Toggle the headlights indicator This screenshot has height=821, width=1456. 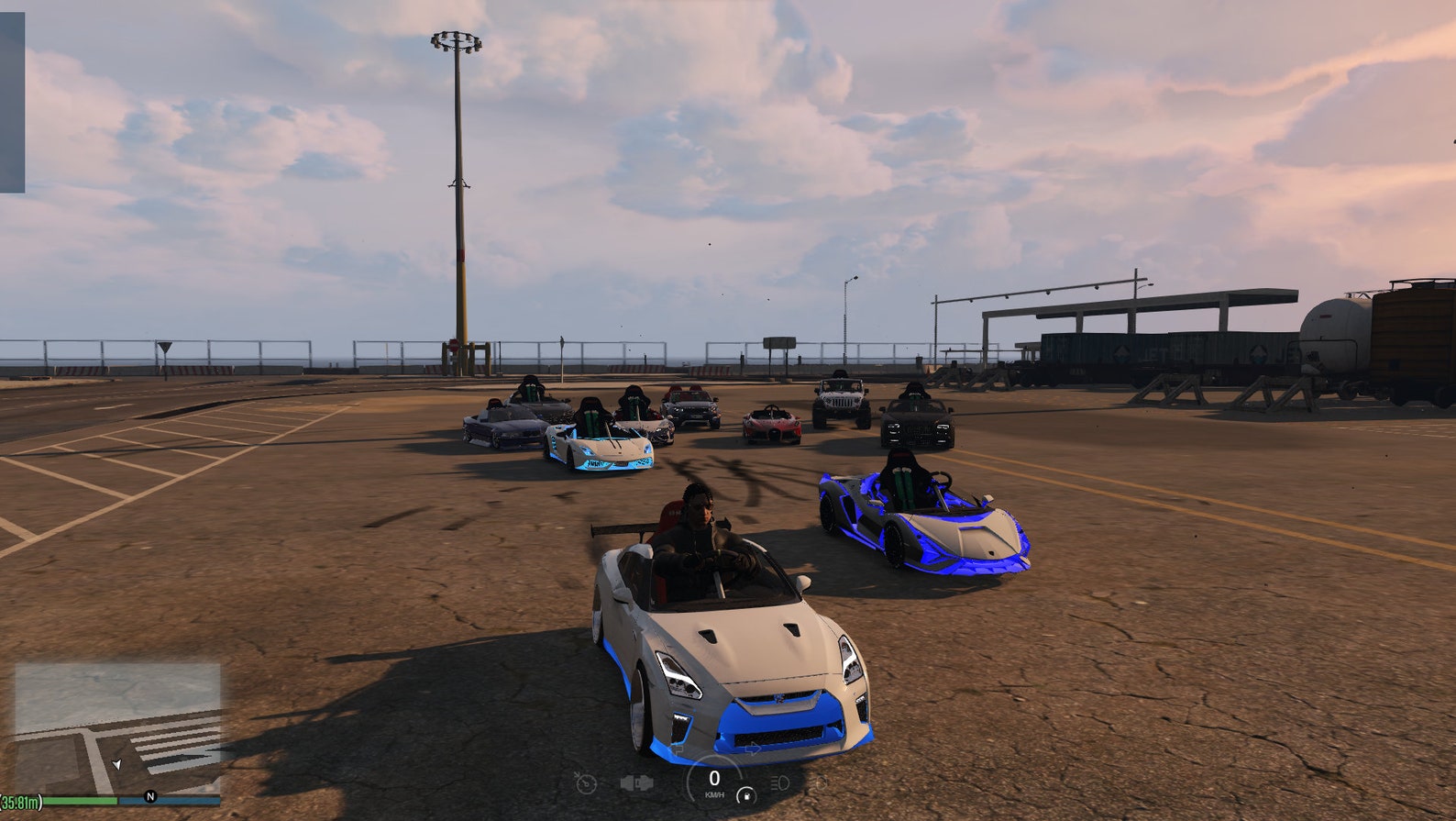point(780,782)
